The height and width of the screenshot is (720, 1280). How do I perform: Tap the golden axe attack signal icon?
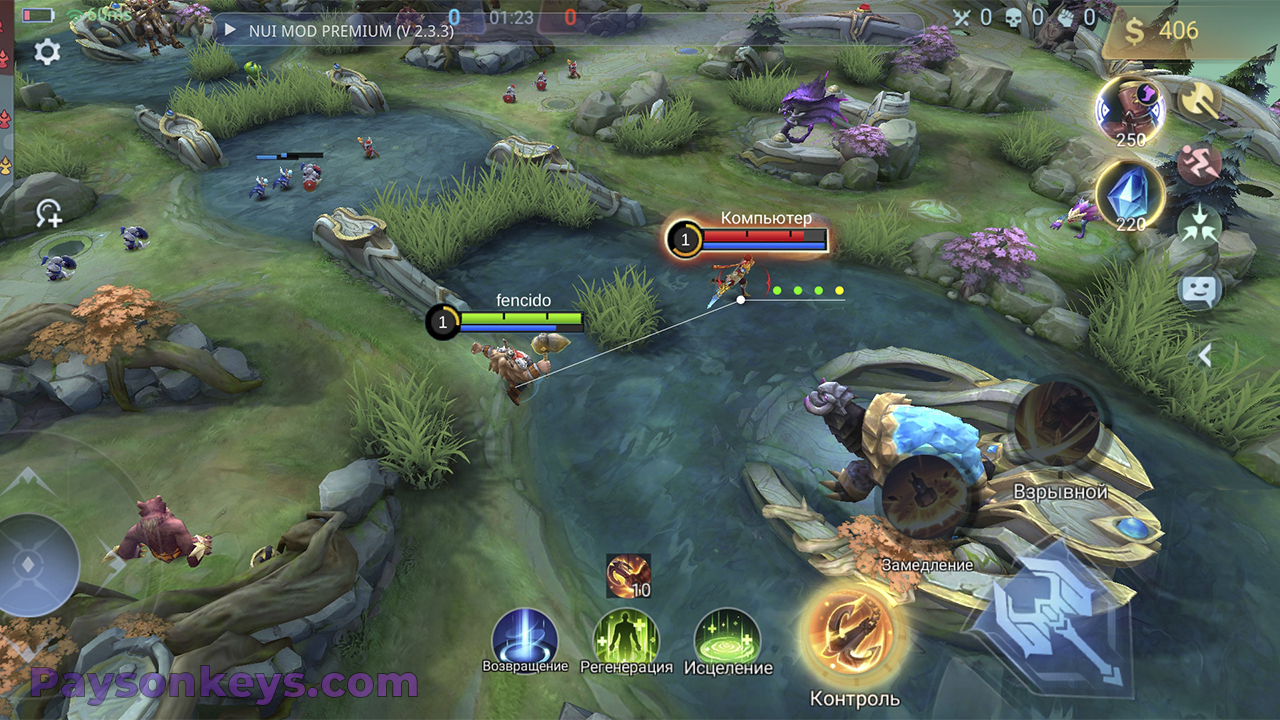(x=1196, y=99)
